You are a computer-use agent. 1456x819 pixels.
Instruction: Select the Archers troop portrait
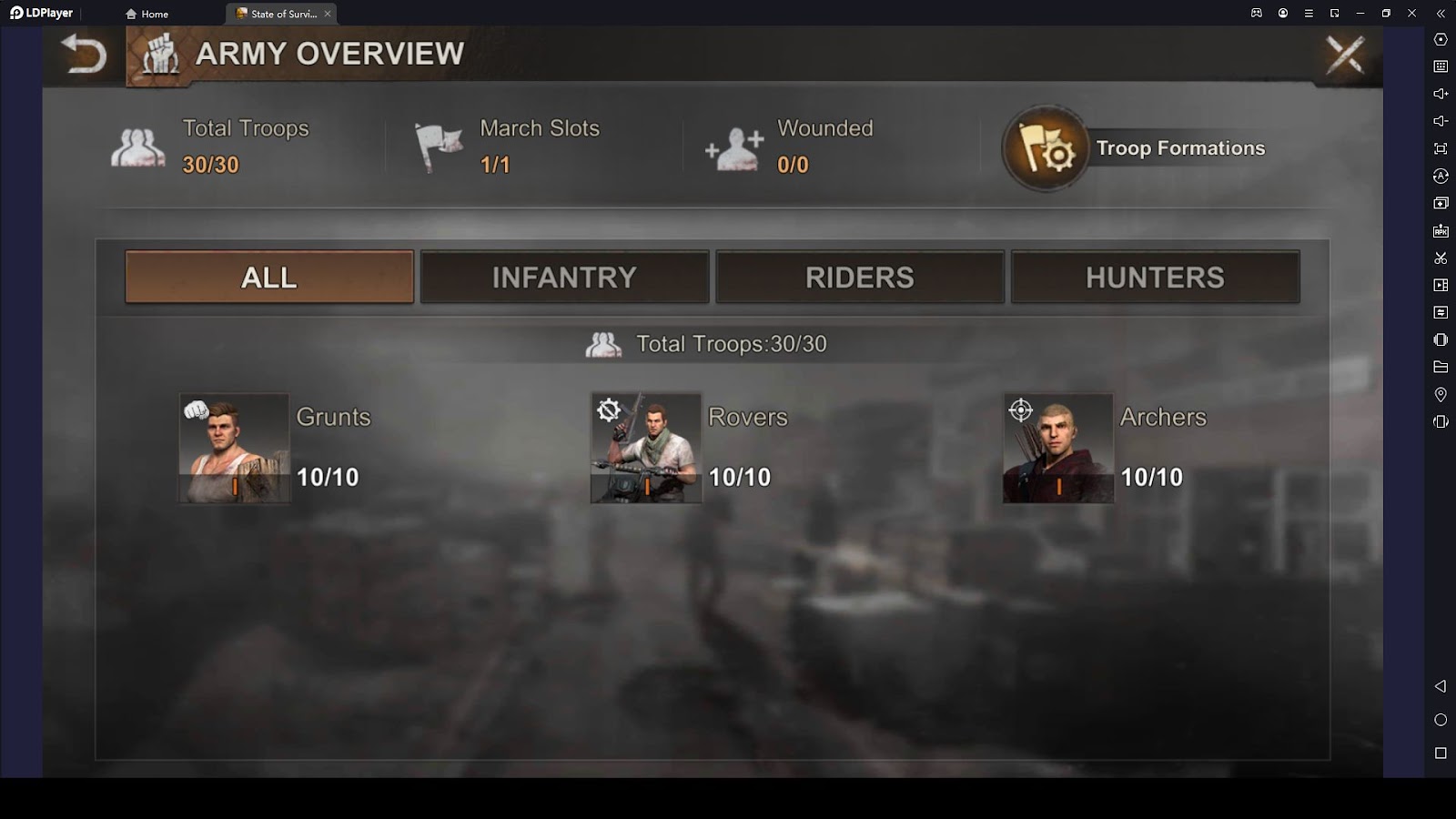(x=1058, y=448)
